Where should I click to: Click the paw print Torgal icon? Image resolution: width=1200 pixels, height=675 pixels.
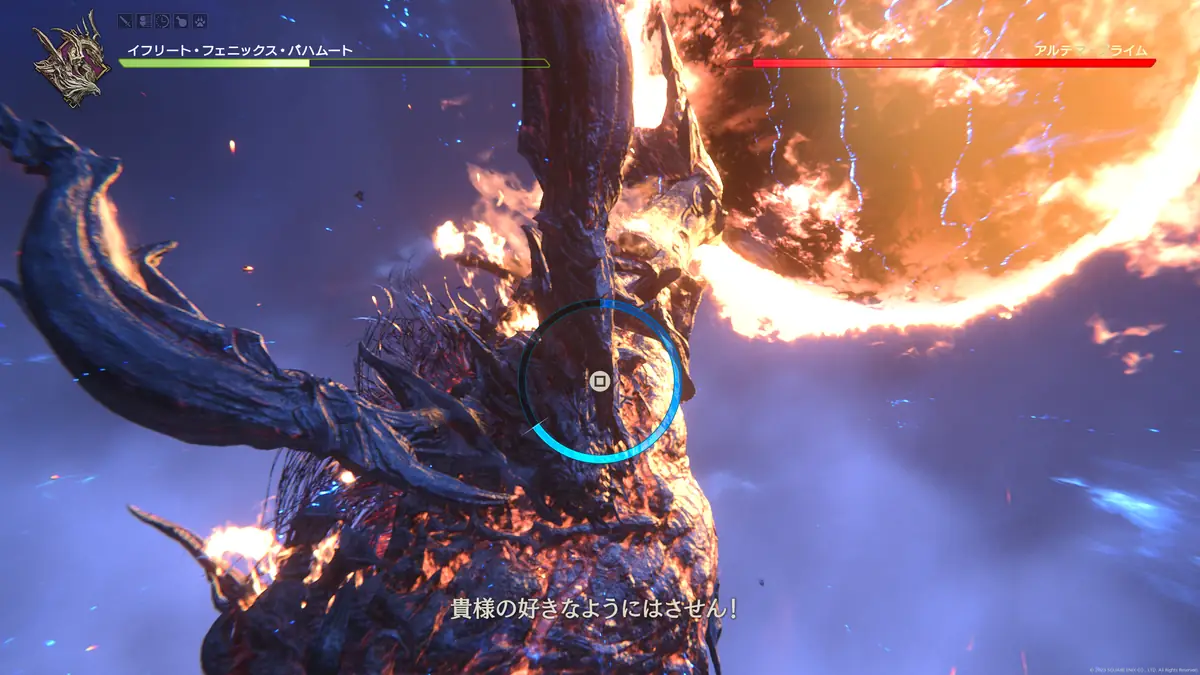pyautogui.click(x=198, y=20)
